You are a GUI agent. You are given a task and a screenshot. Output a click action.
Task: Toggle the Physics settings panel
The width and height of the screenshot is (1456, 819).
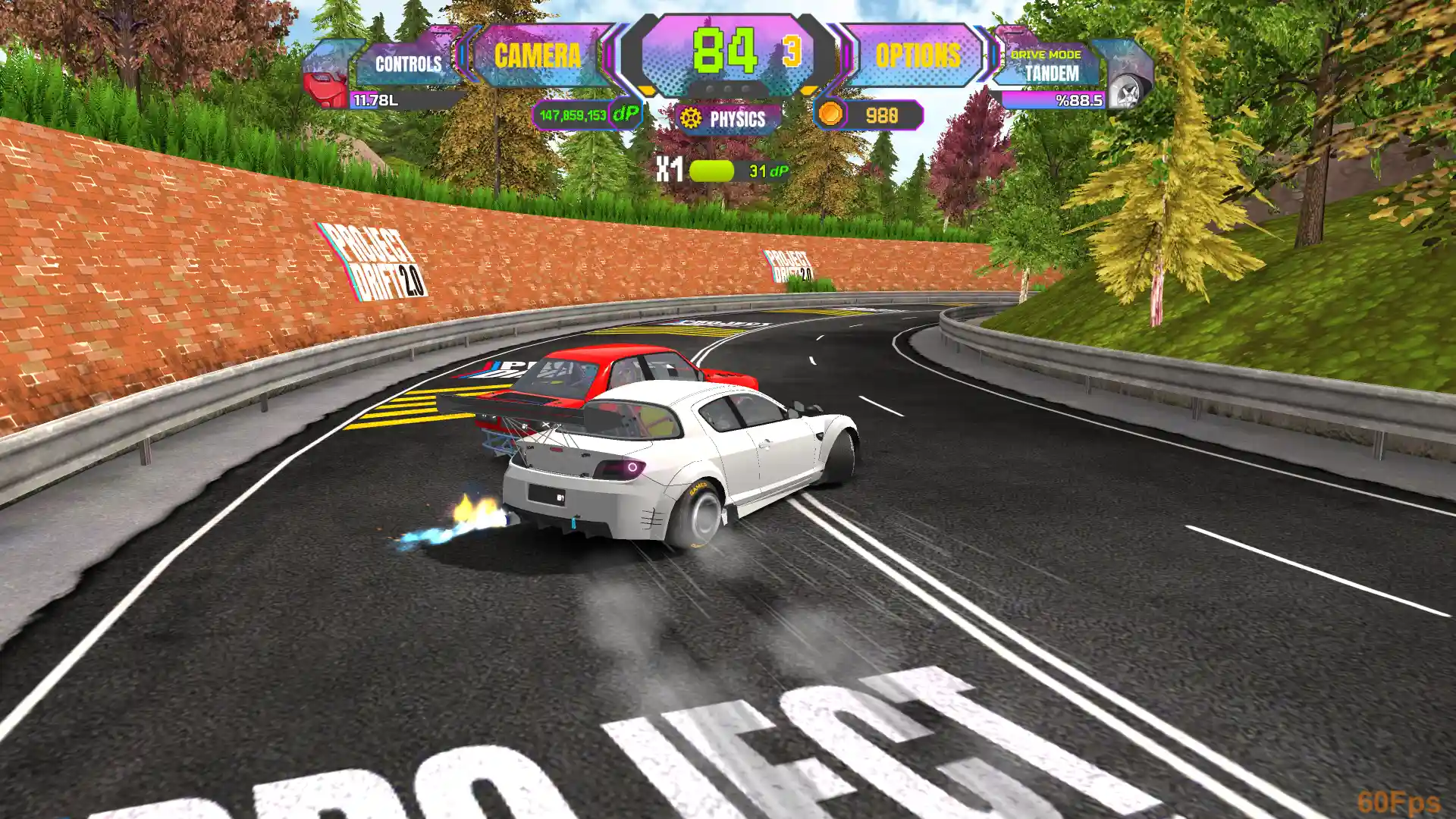click(728, 118)
